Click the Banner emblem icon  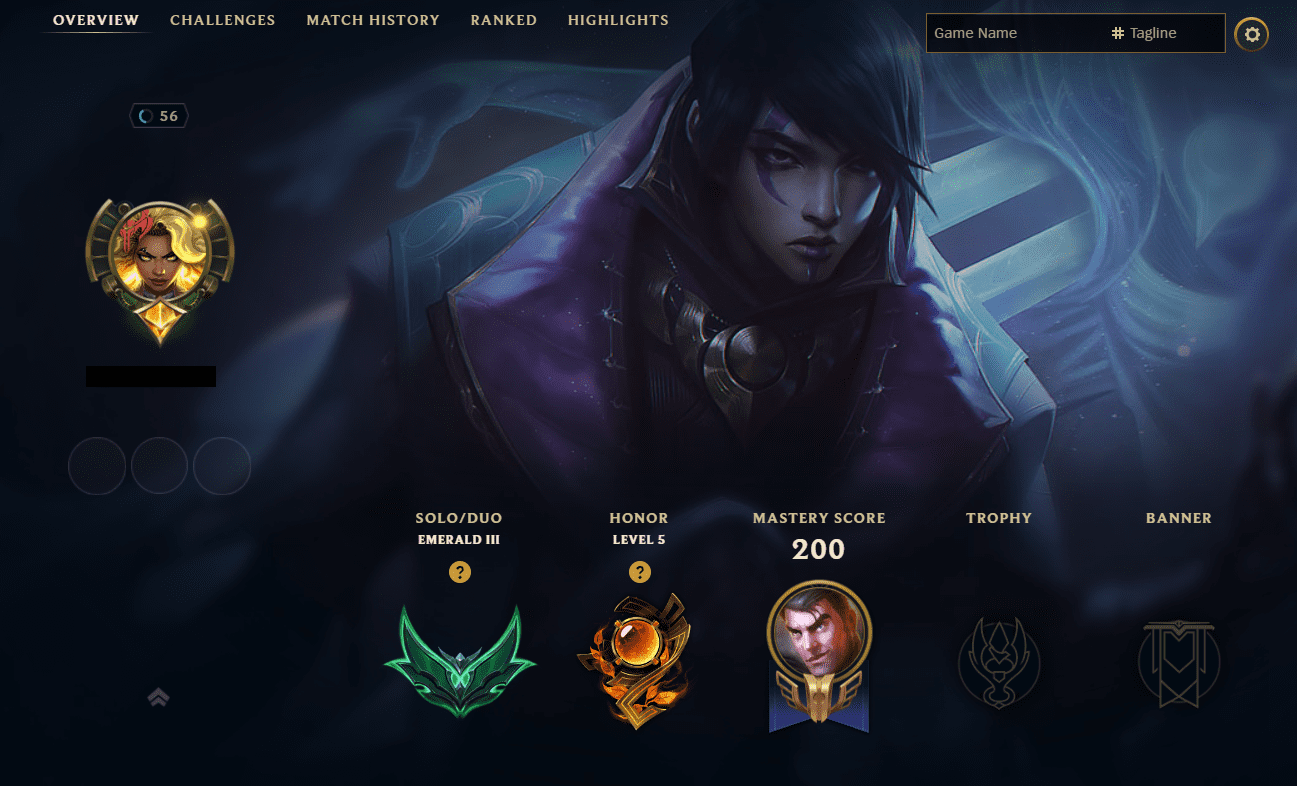click(1178, 663)
